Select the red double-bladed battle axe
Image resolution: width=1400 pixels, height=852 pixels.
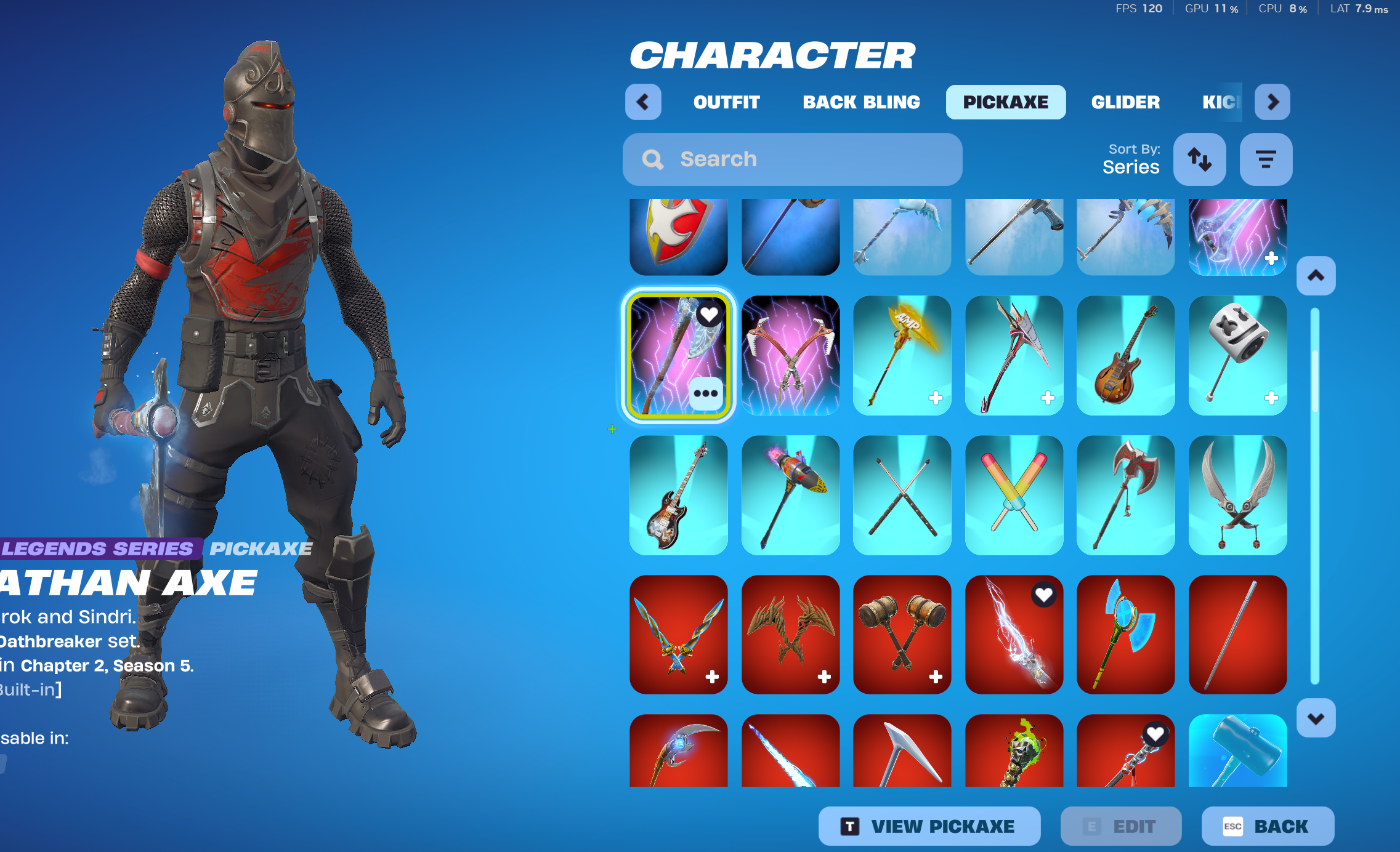(1125, 495)
